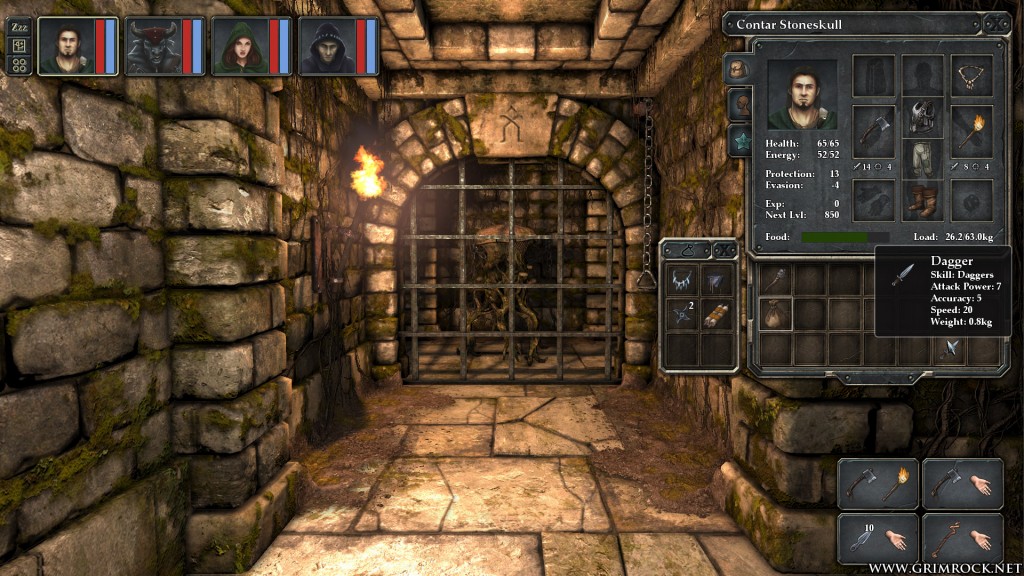Close the small sack container window
The image size is (1024, 576).
point(726,250)
